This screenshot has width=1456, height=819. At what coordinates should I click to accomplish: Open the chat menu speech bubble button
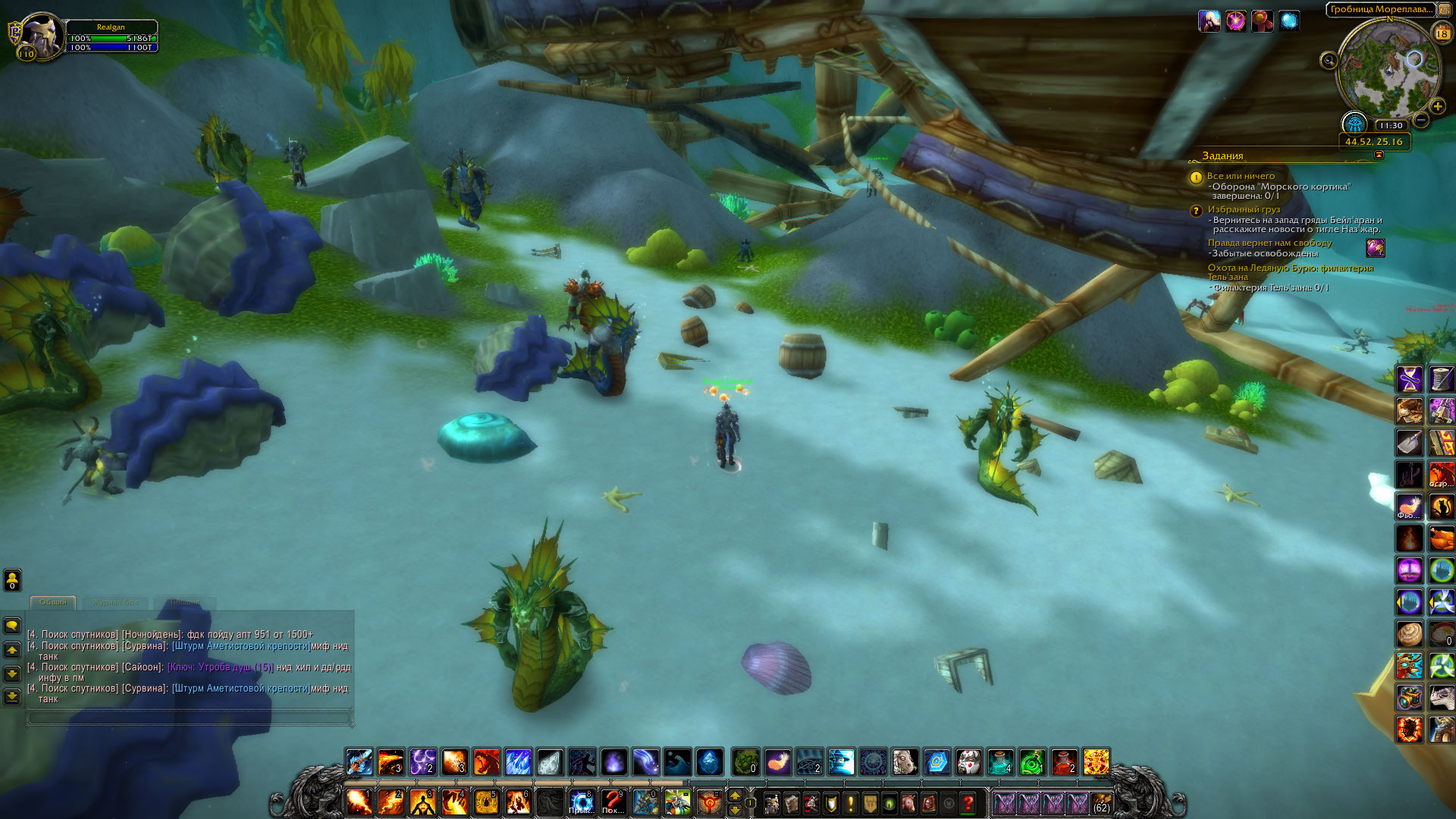tap(12, 626)
